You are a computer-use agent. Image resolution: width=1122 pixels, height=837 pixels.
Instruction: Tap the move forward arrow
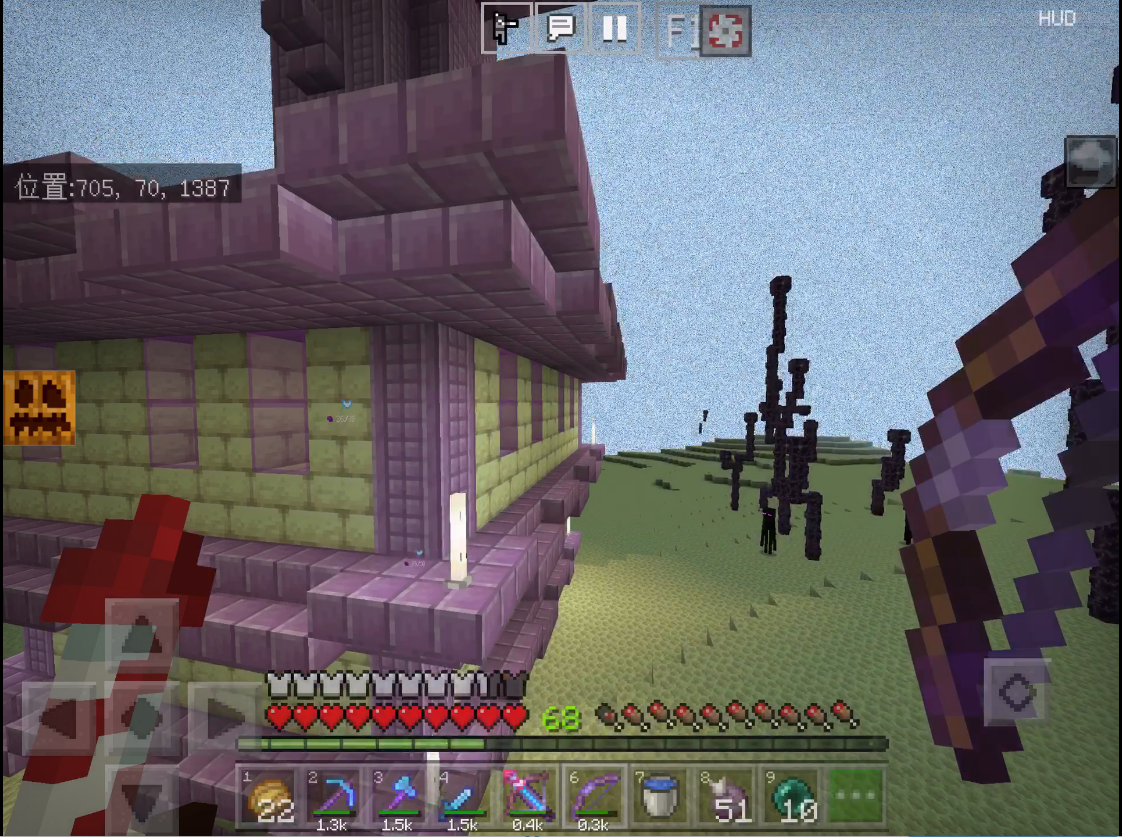[x=142, y=635]
